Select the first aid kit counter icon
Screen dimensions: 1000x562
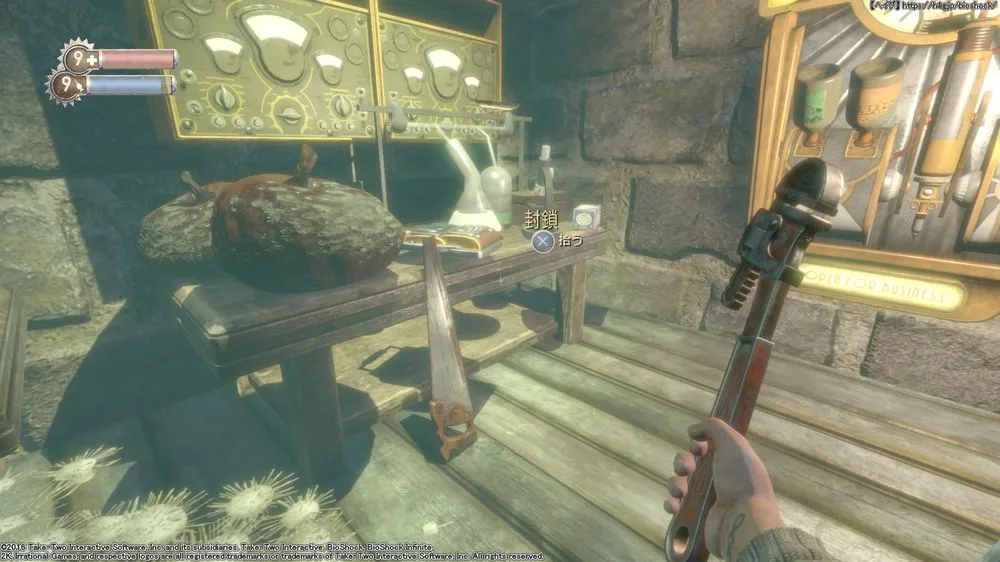[78, 56]
